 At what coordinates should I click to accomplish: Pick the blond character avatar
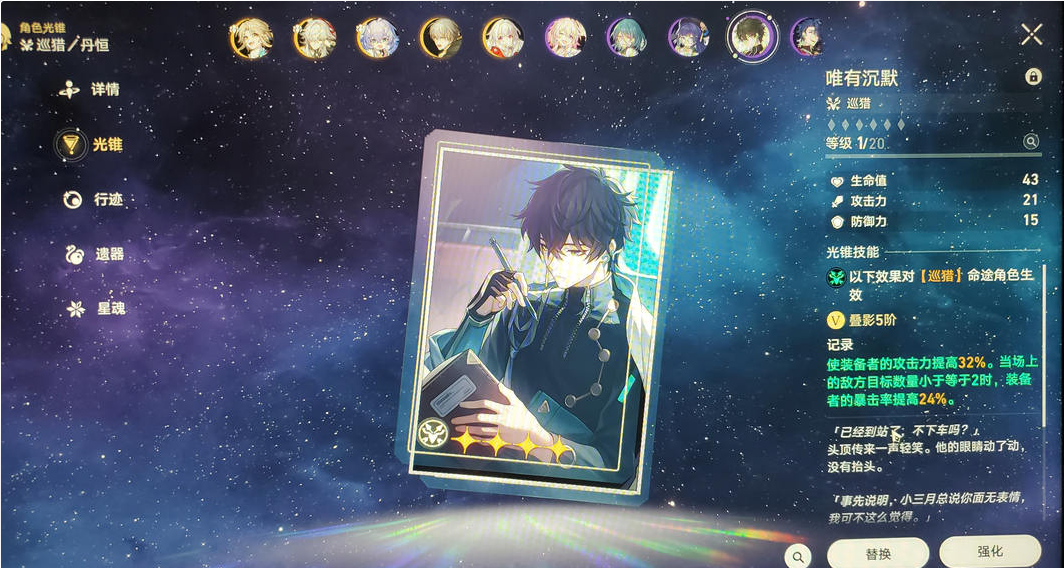click(251, 37)
